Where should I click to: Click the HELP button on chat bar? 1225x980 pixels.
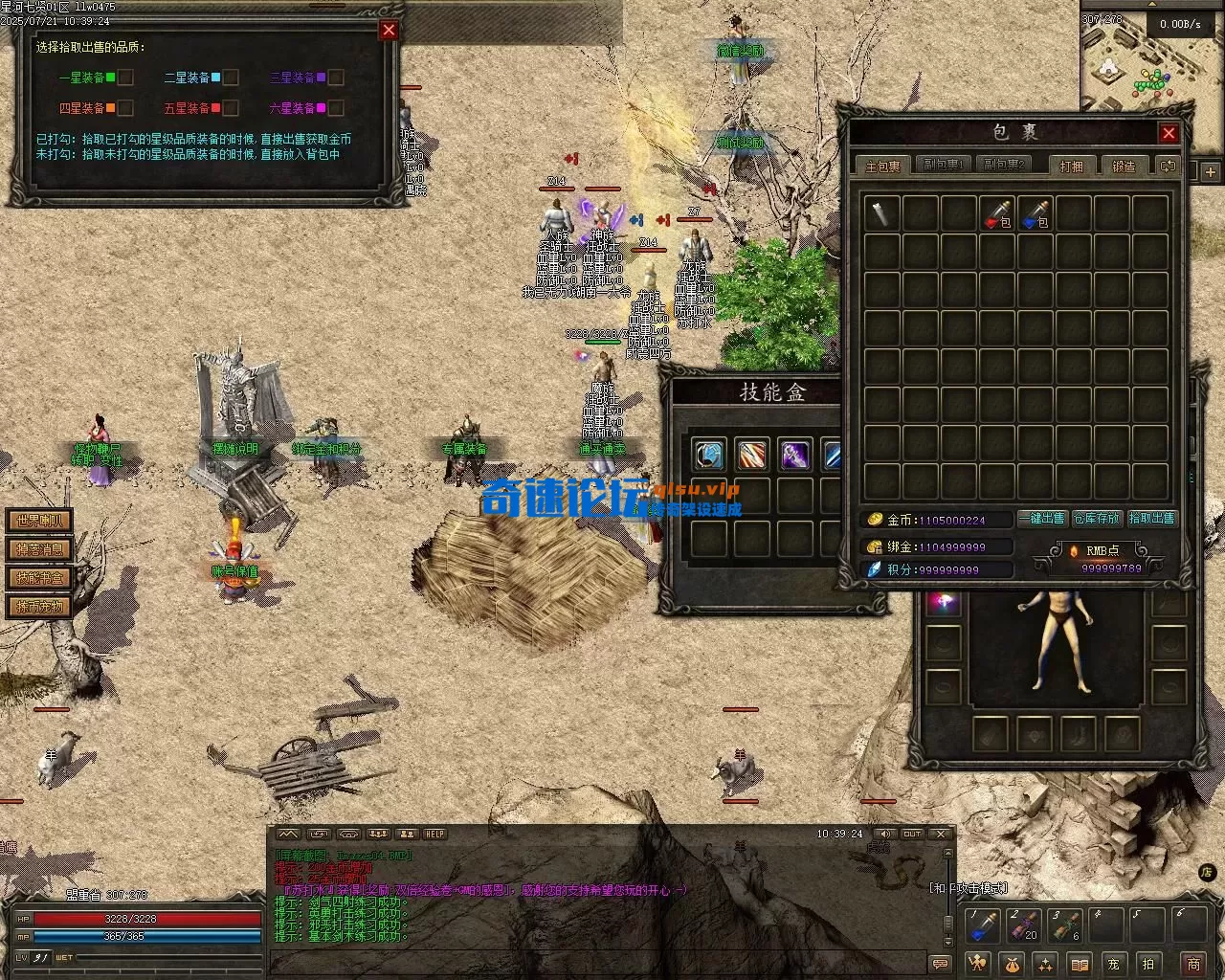[x=434, y=835]
